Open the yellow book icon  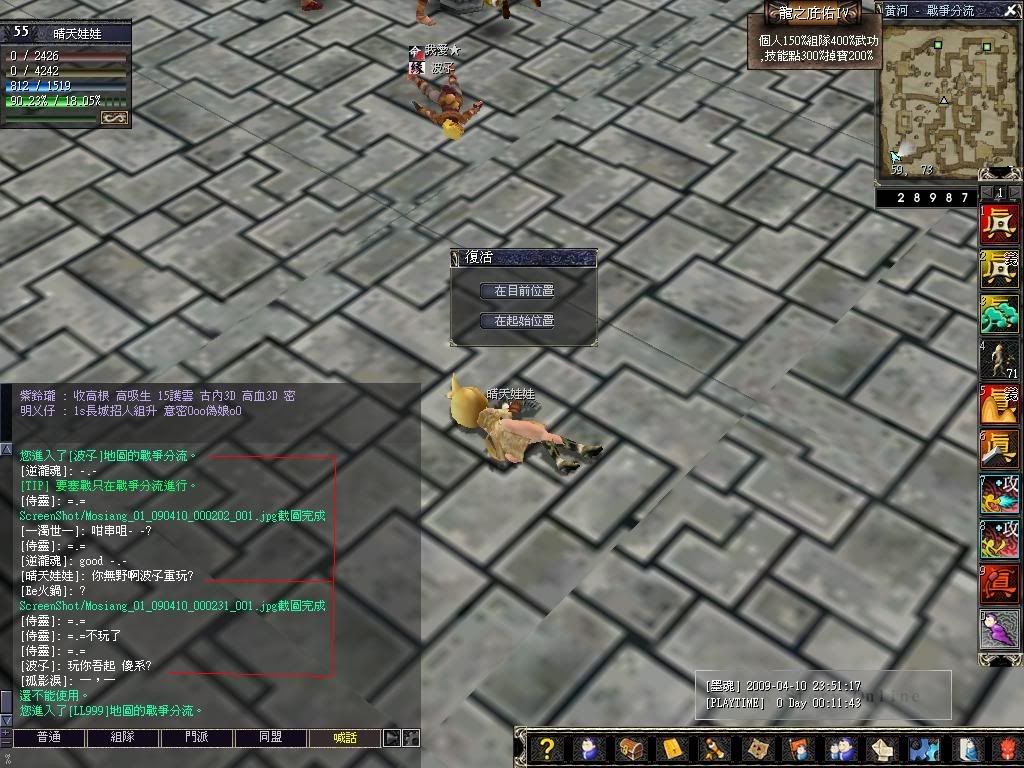[x=672, y=748]
